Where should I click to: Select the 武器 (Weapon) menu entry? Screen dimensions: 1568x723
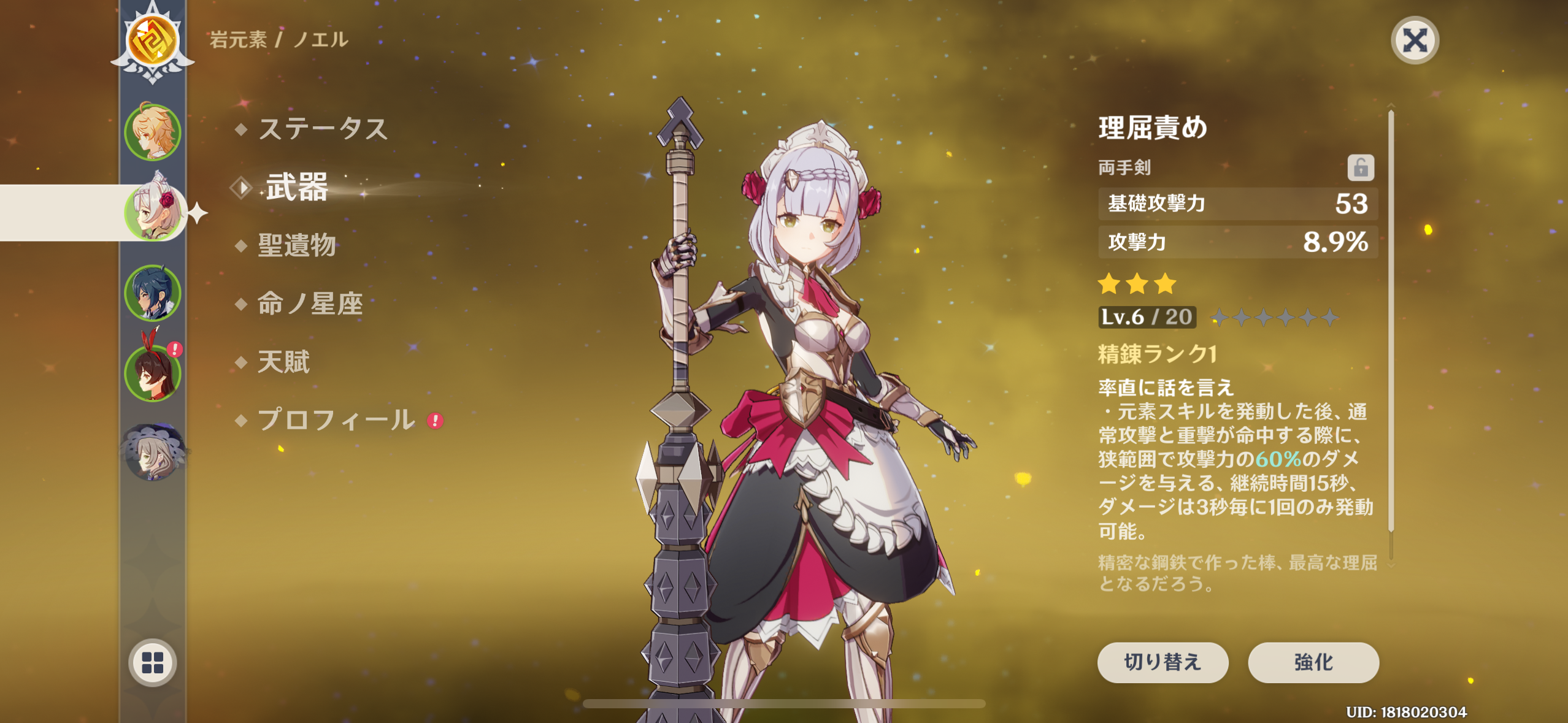tap(297, 187)
